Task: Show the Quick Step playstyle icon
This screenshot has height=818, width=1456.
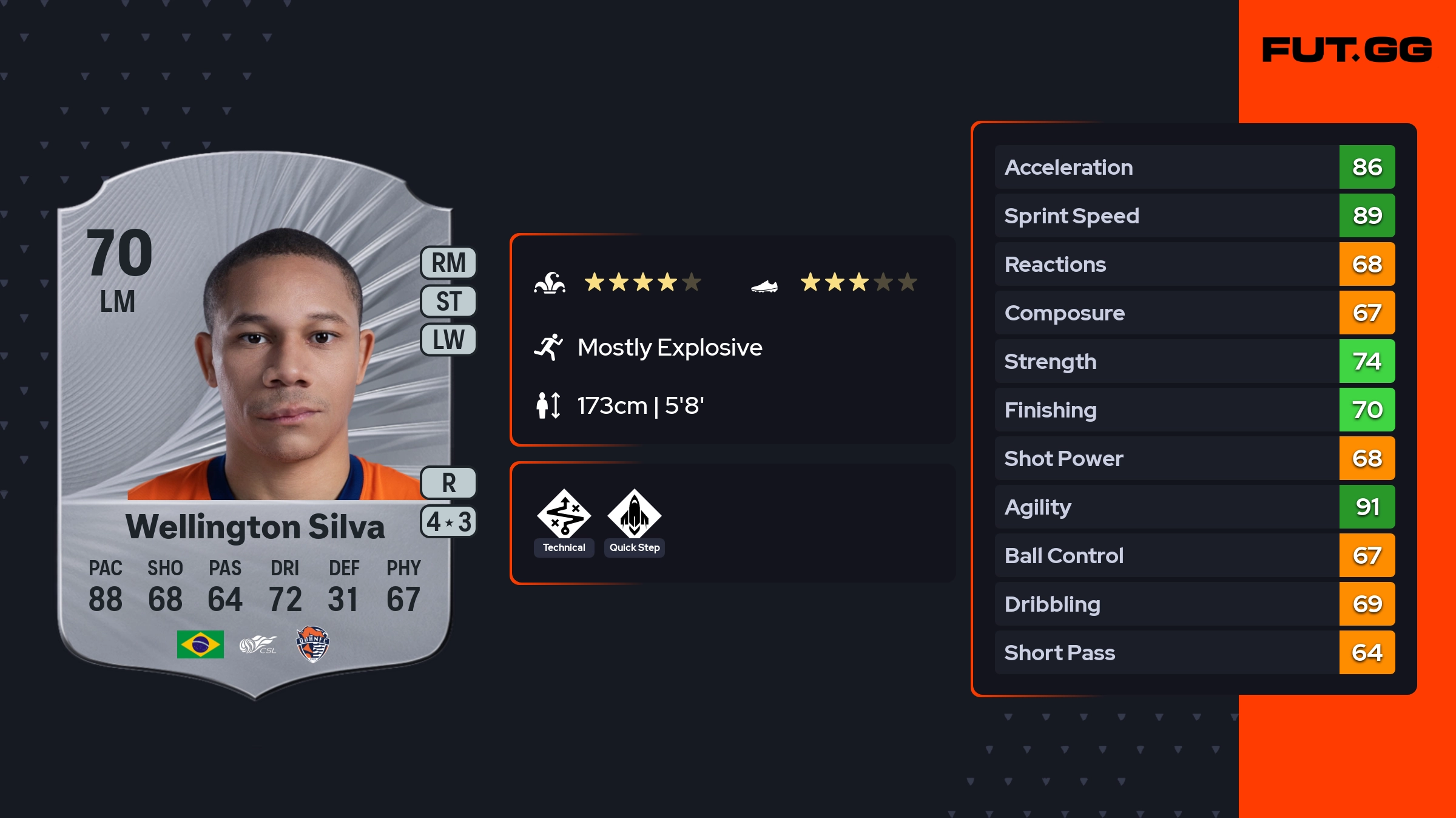Action: [x=635, y=515]
